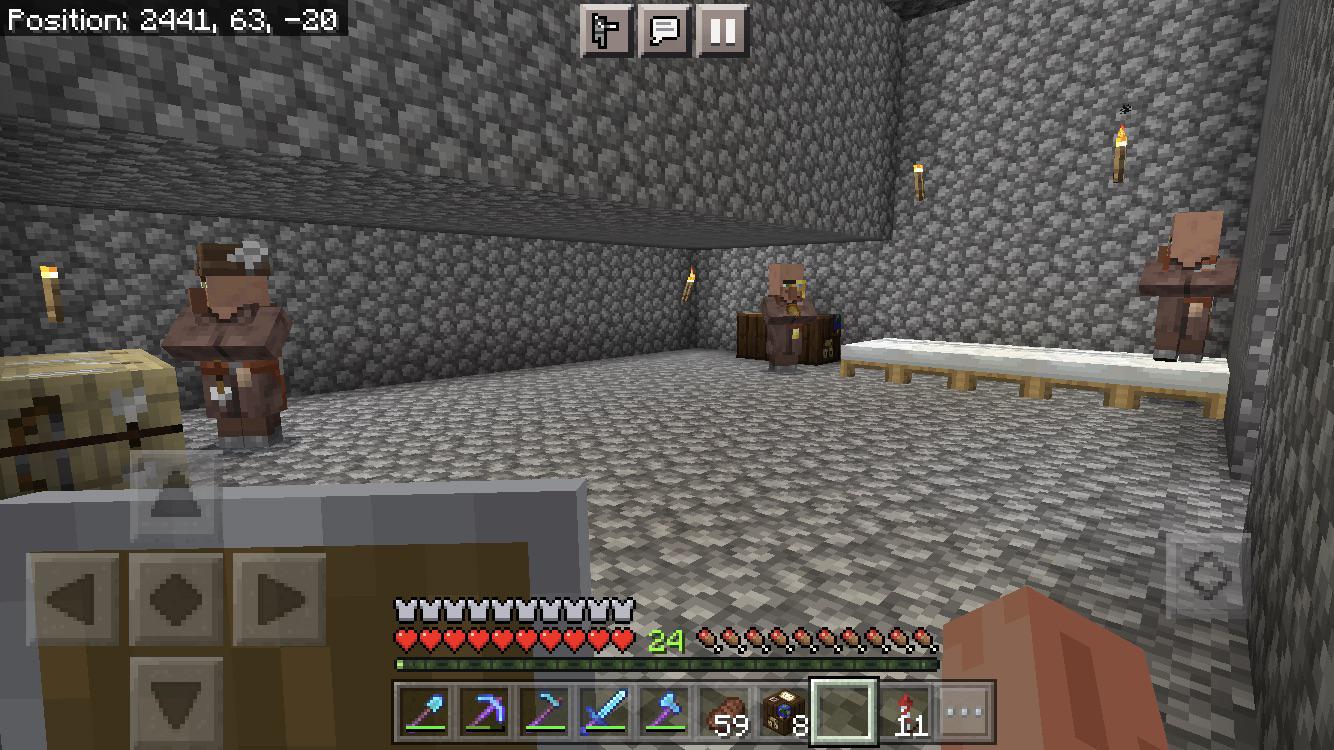Screen dimensions: 1334x750
Task: Tap the pick block tool icon at top
Action: coord(604,30)
